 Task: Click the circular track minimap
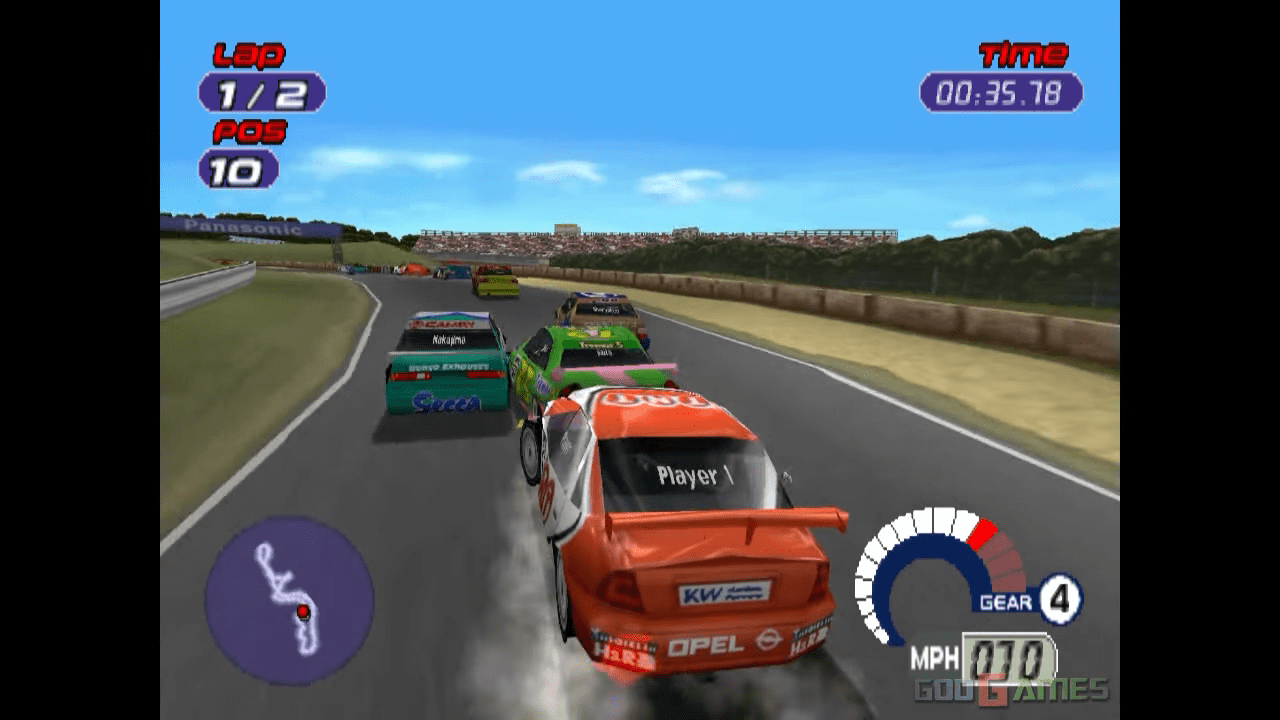[289, 600]
